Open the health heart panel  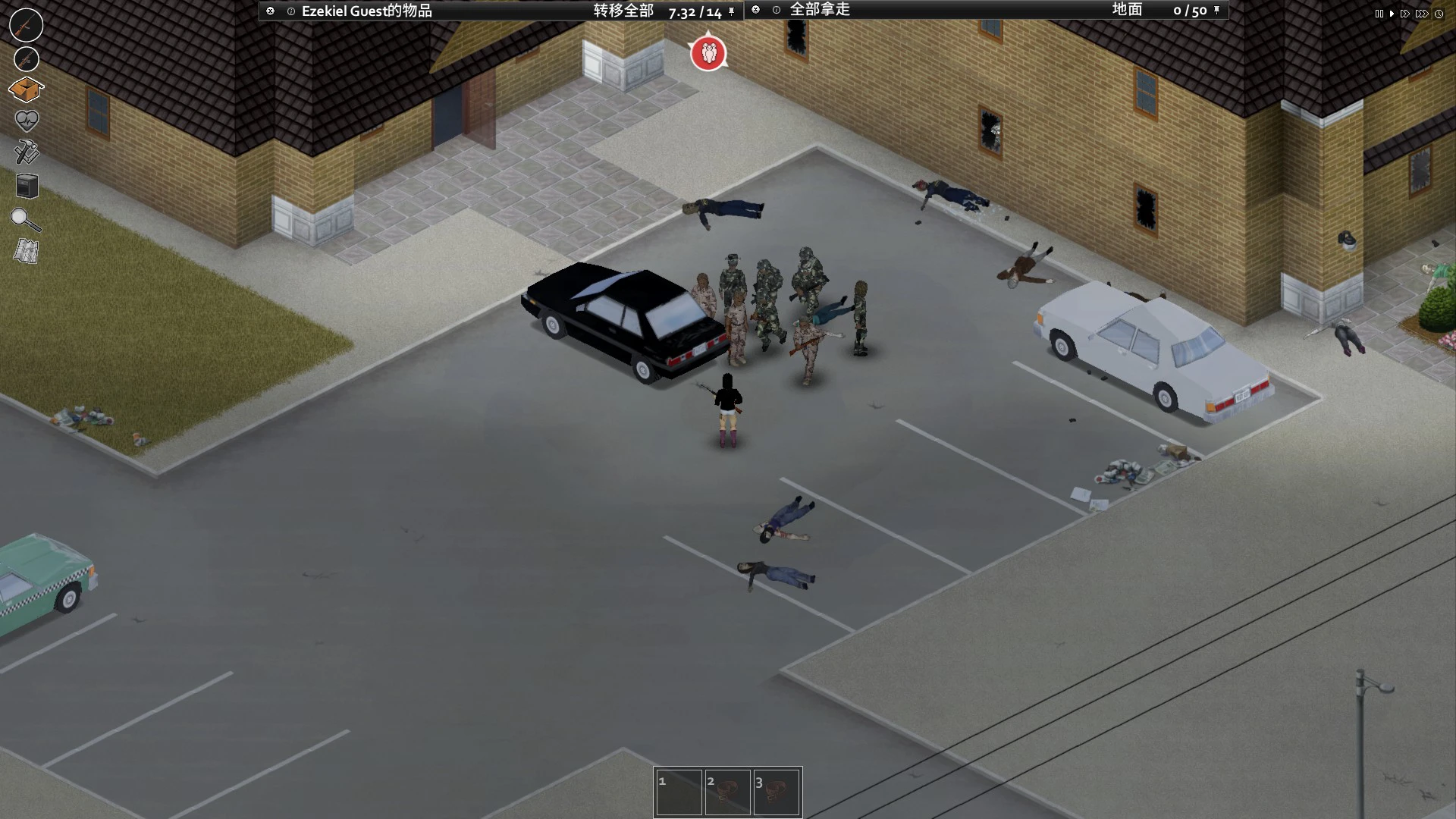(26, 121)
